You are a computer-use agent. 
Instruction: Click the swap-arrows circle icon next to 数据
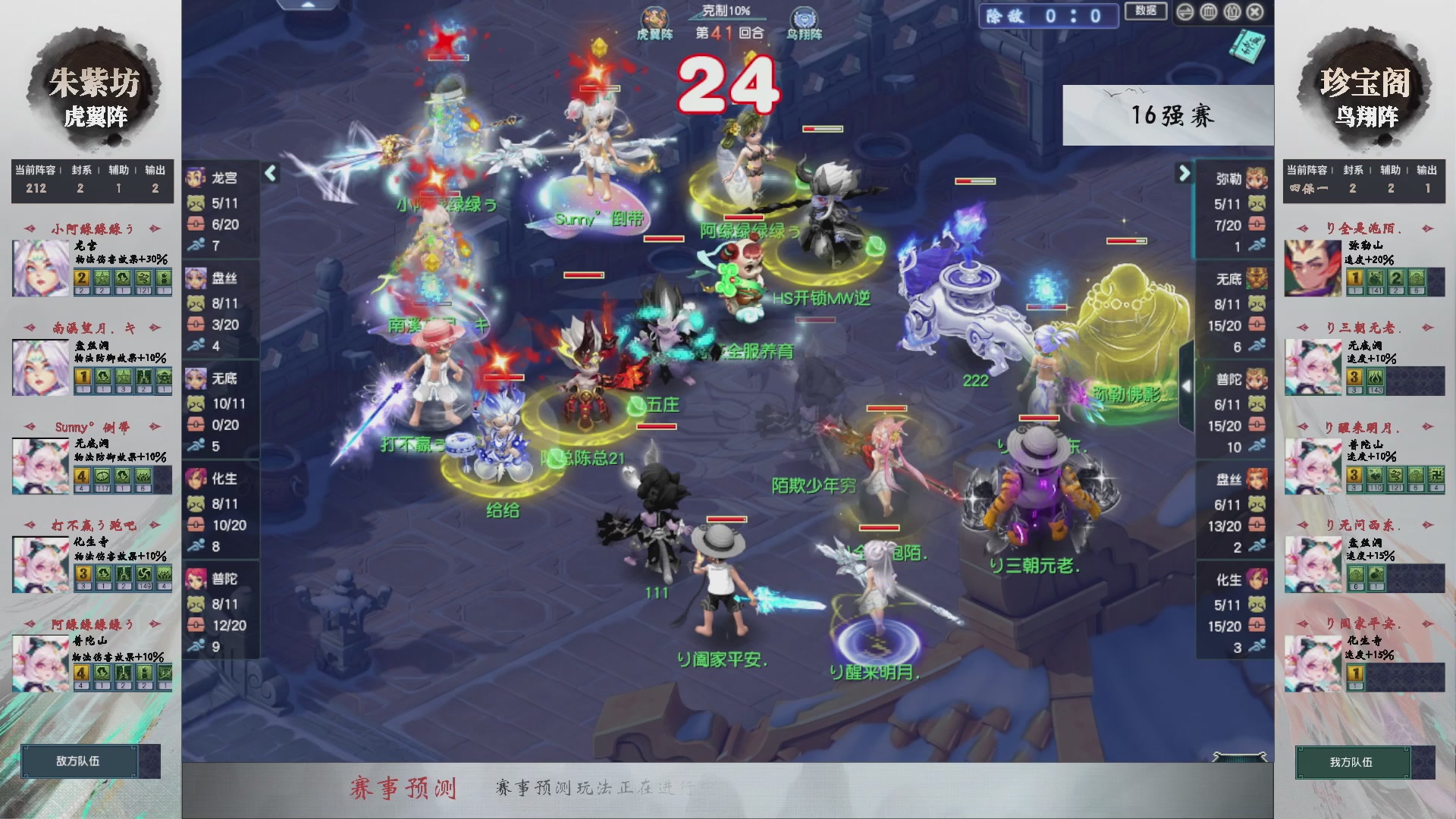tap(1185, 12)
